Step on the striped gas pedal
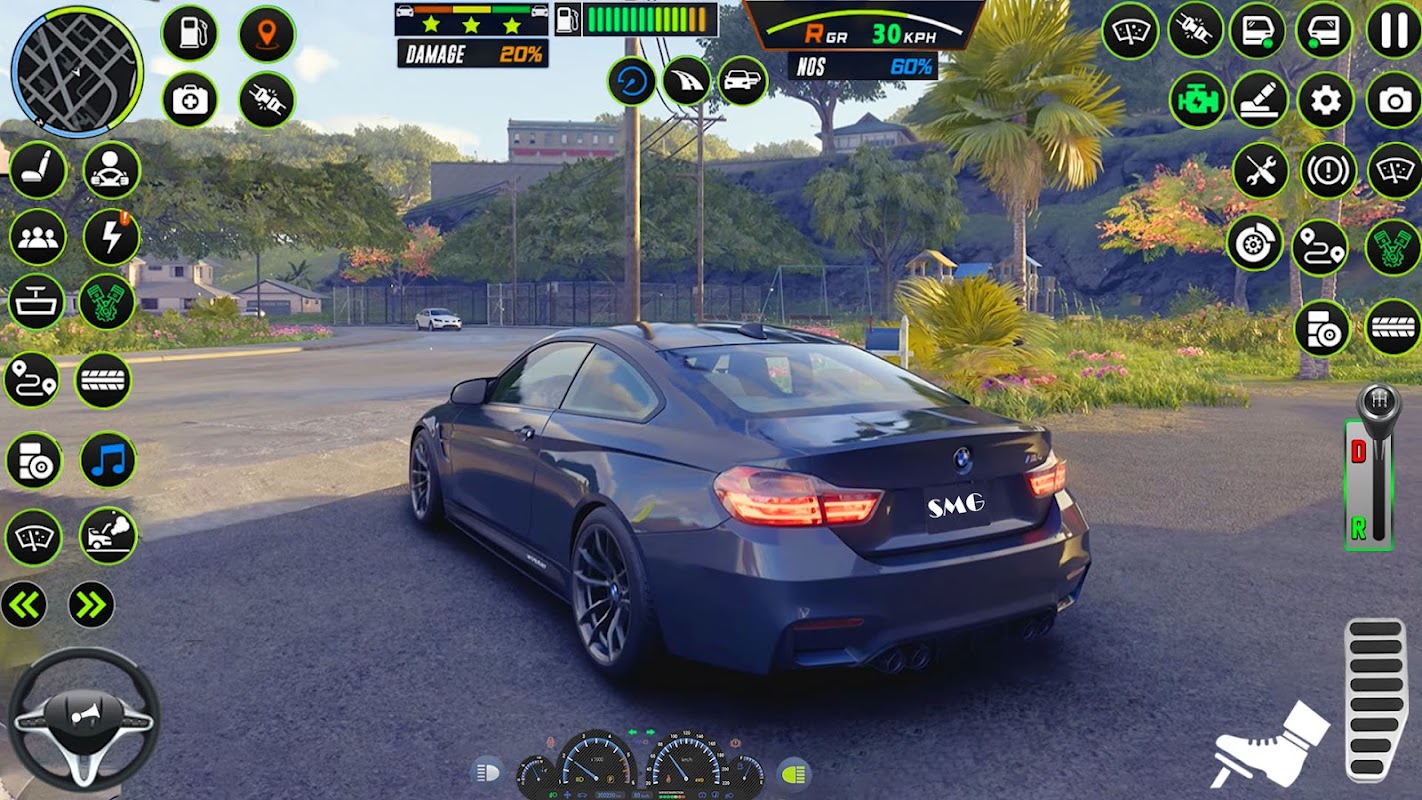Image resolution: width=1422 pixels, height=800 pixels. (1376, 699)
